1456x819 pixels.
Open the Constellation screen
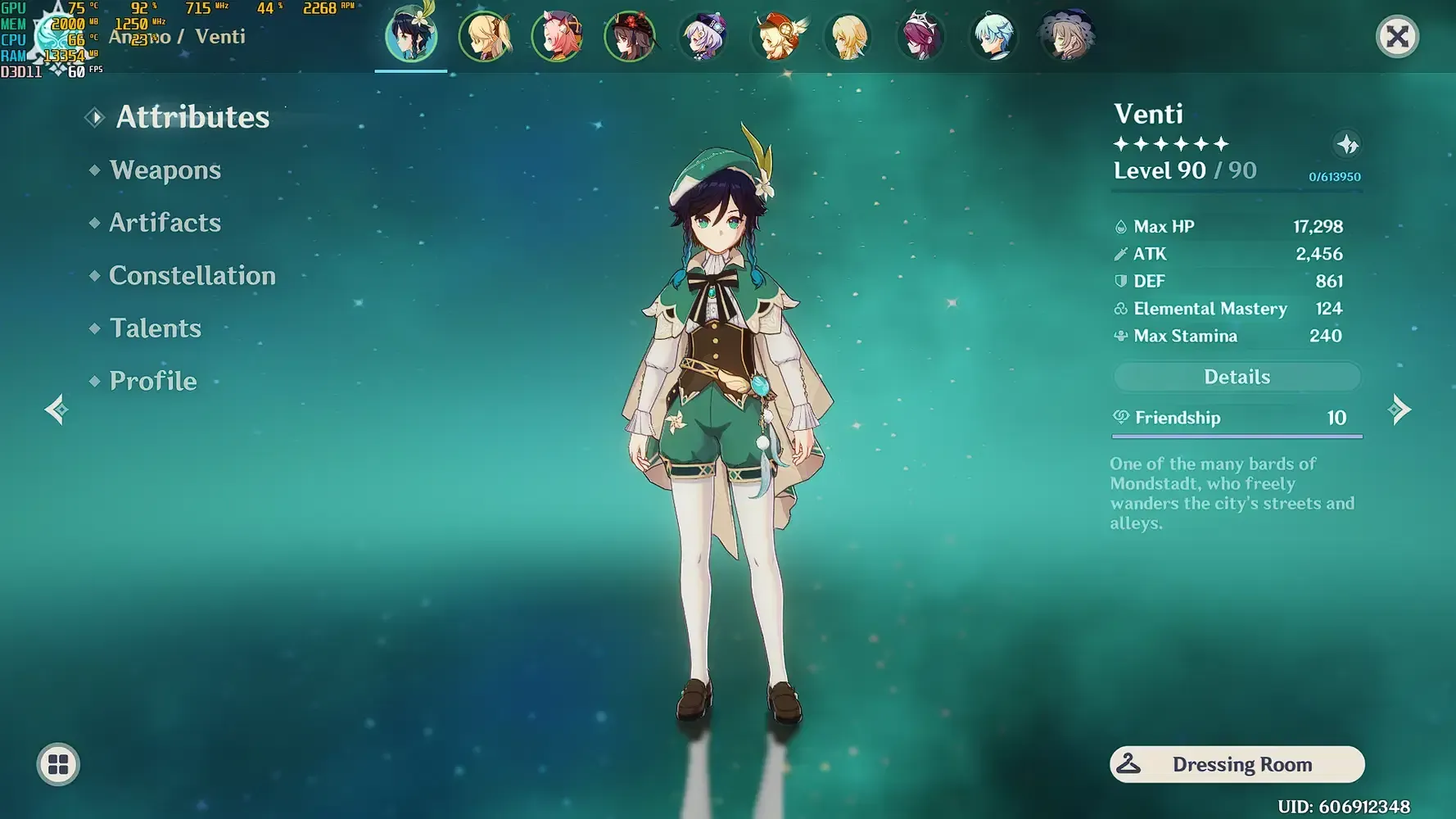192,276
